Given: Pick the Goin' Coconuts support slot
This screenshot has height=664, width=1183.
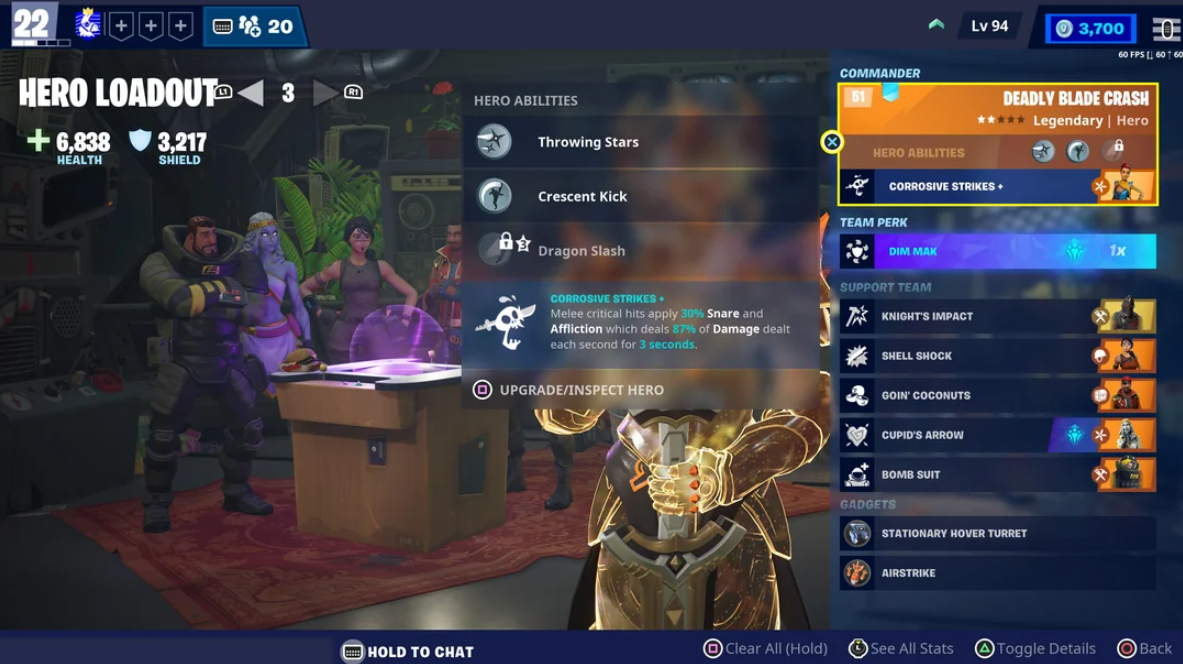Looking at the screenshot, I should (998, 396).
